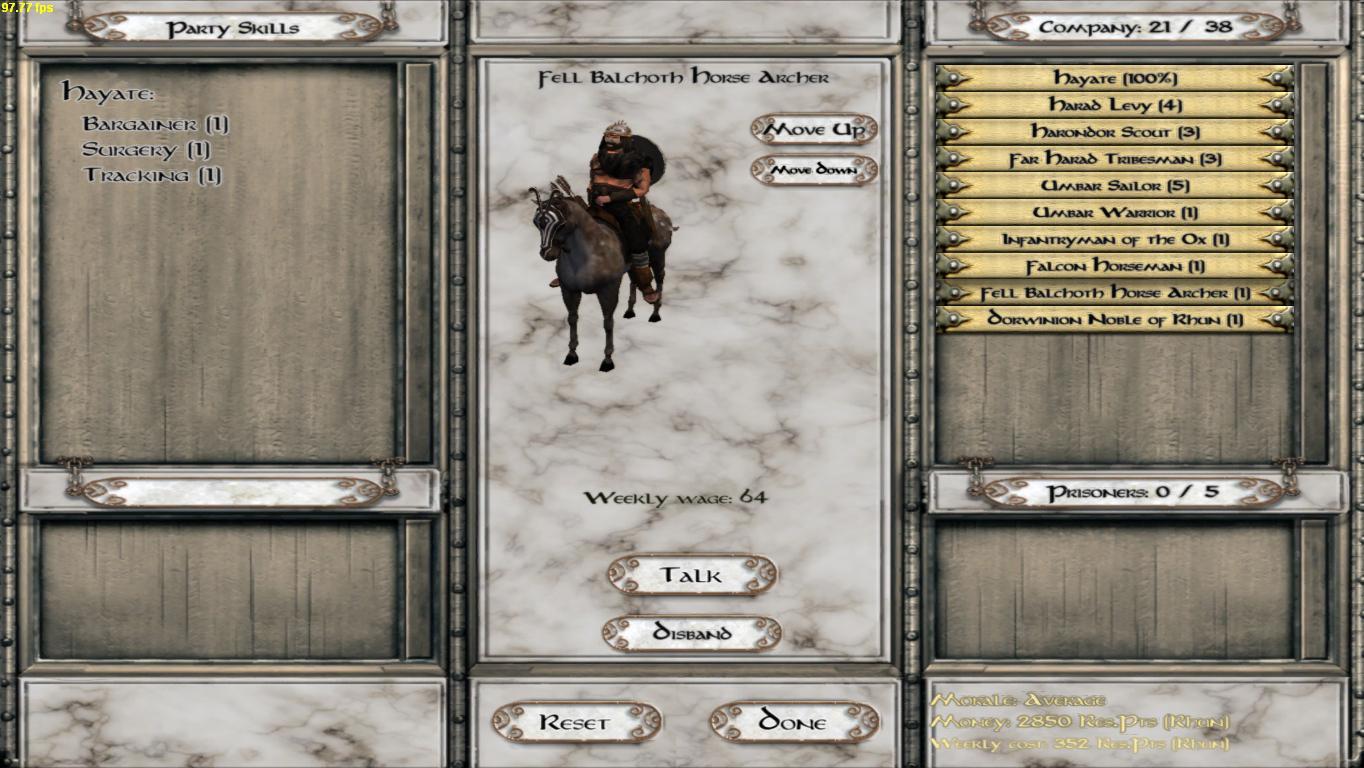Select Infantryman of the Ox
The height and width of the screenshot is (768, 1364).
click(1115, 240)
